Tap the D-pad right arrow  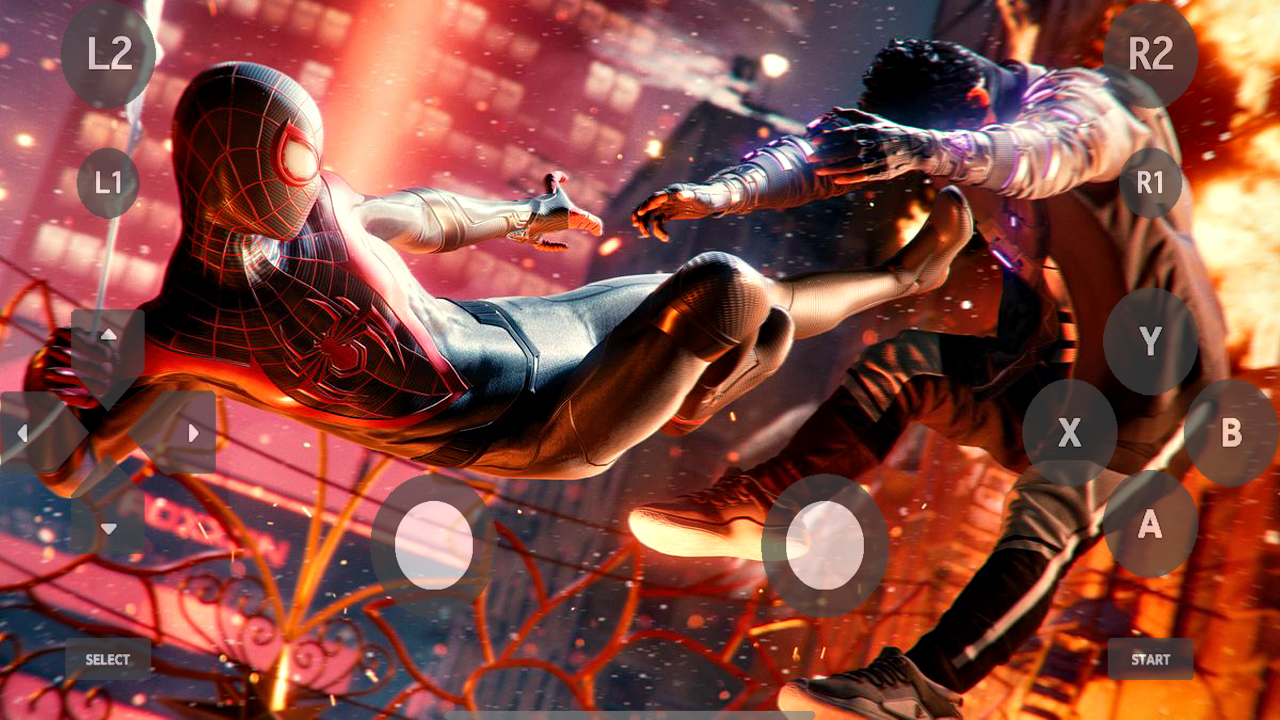point(193,432)
